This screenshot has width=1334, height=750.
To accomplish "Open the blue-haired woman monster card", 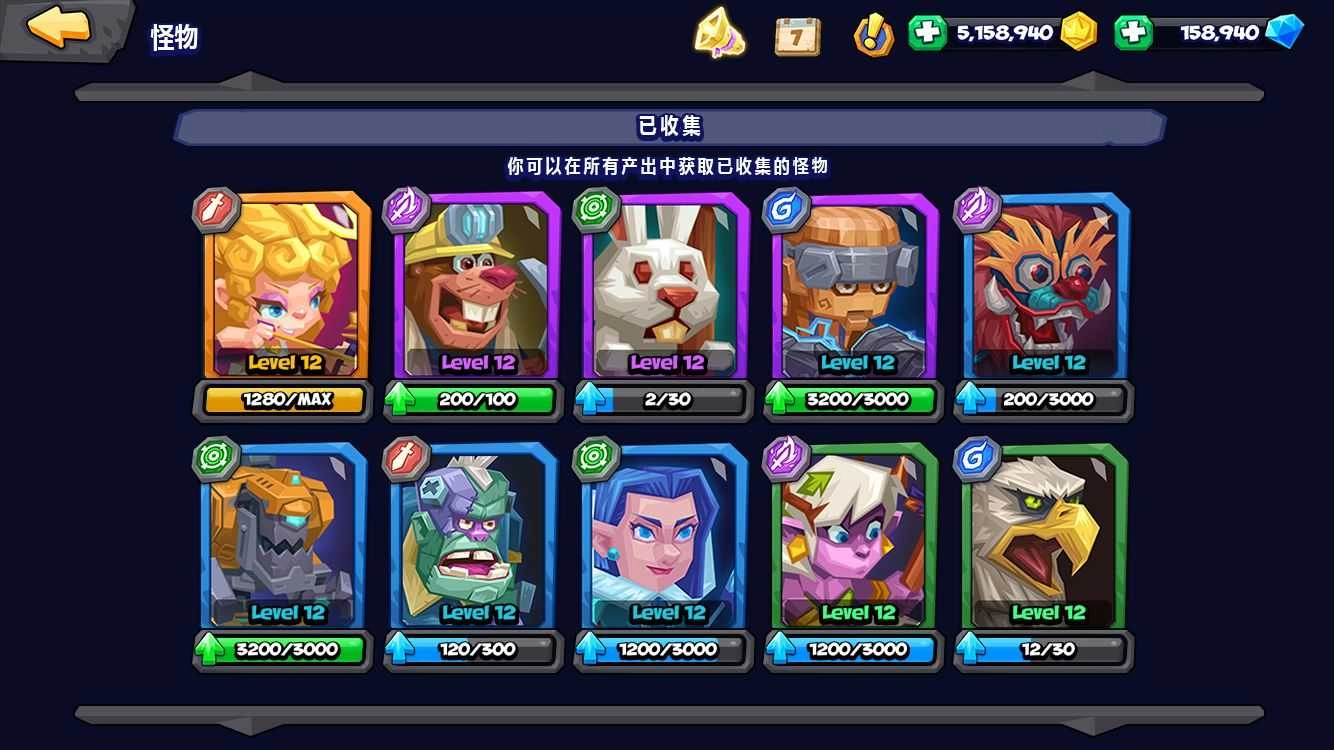I will 662,540.
